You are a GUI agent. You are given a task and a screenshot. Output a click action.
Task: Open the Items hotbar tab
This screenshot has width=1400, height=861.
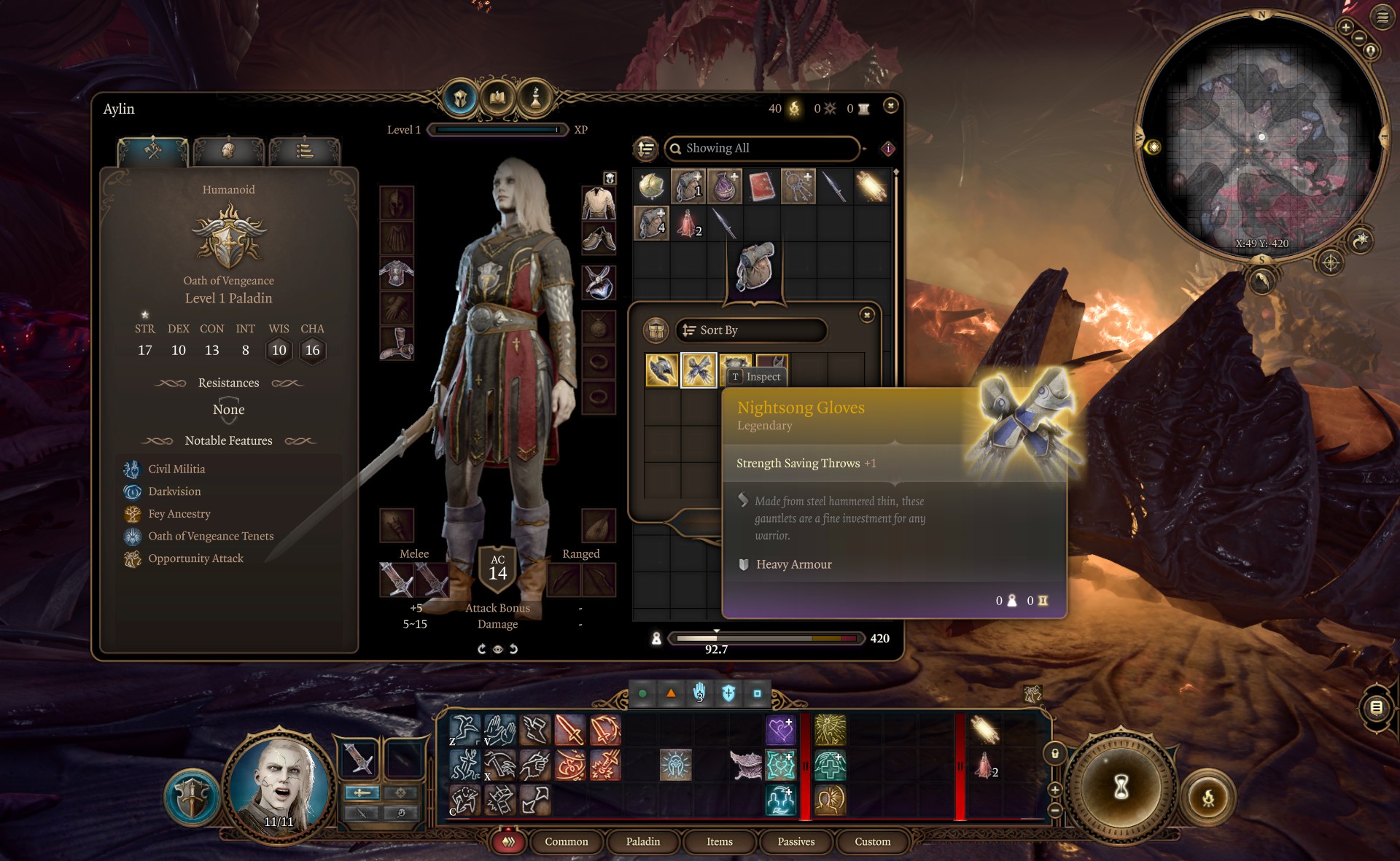pos(719,841)
